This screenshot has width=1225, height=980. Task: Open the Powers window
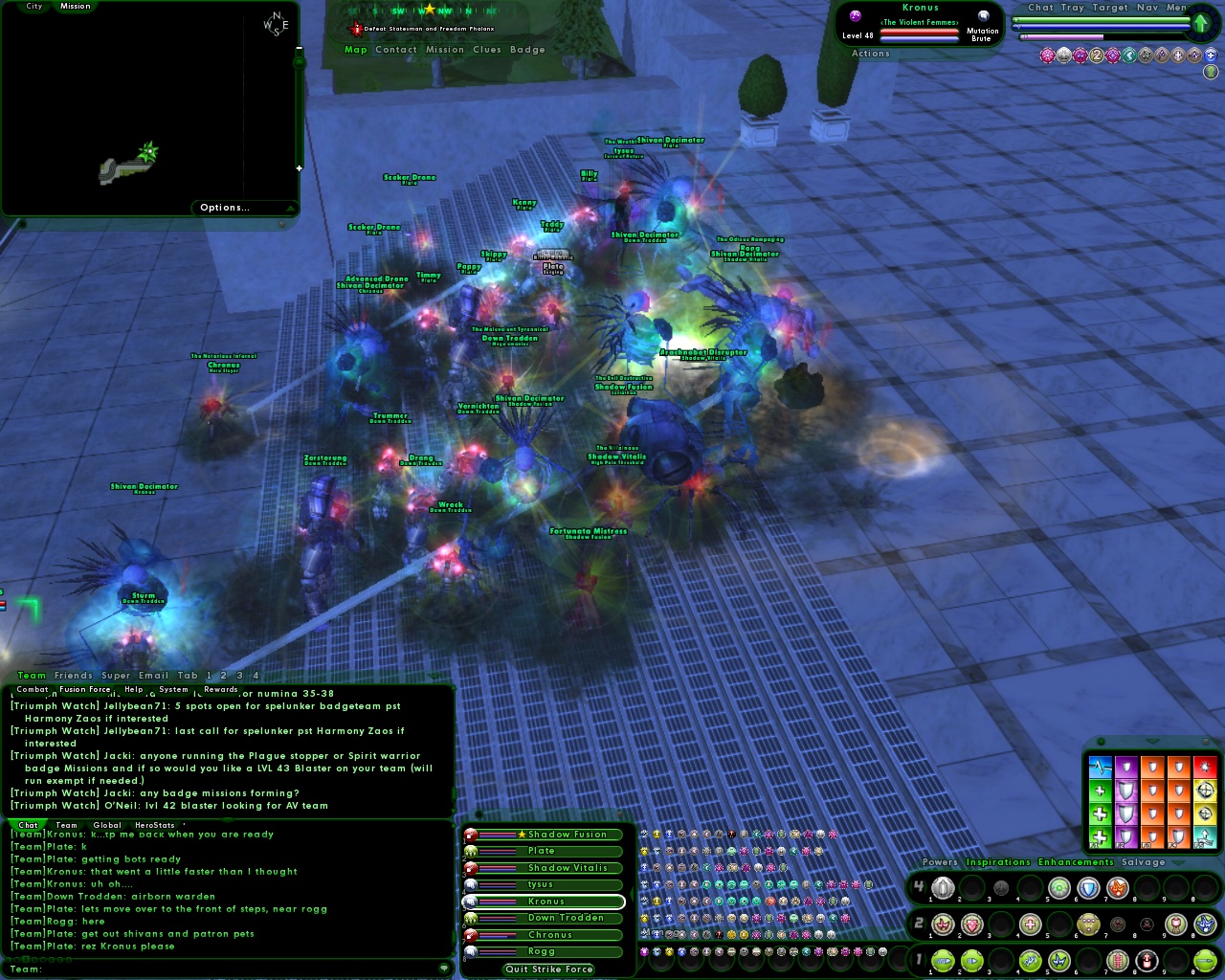tap(939, 862)
